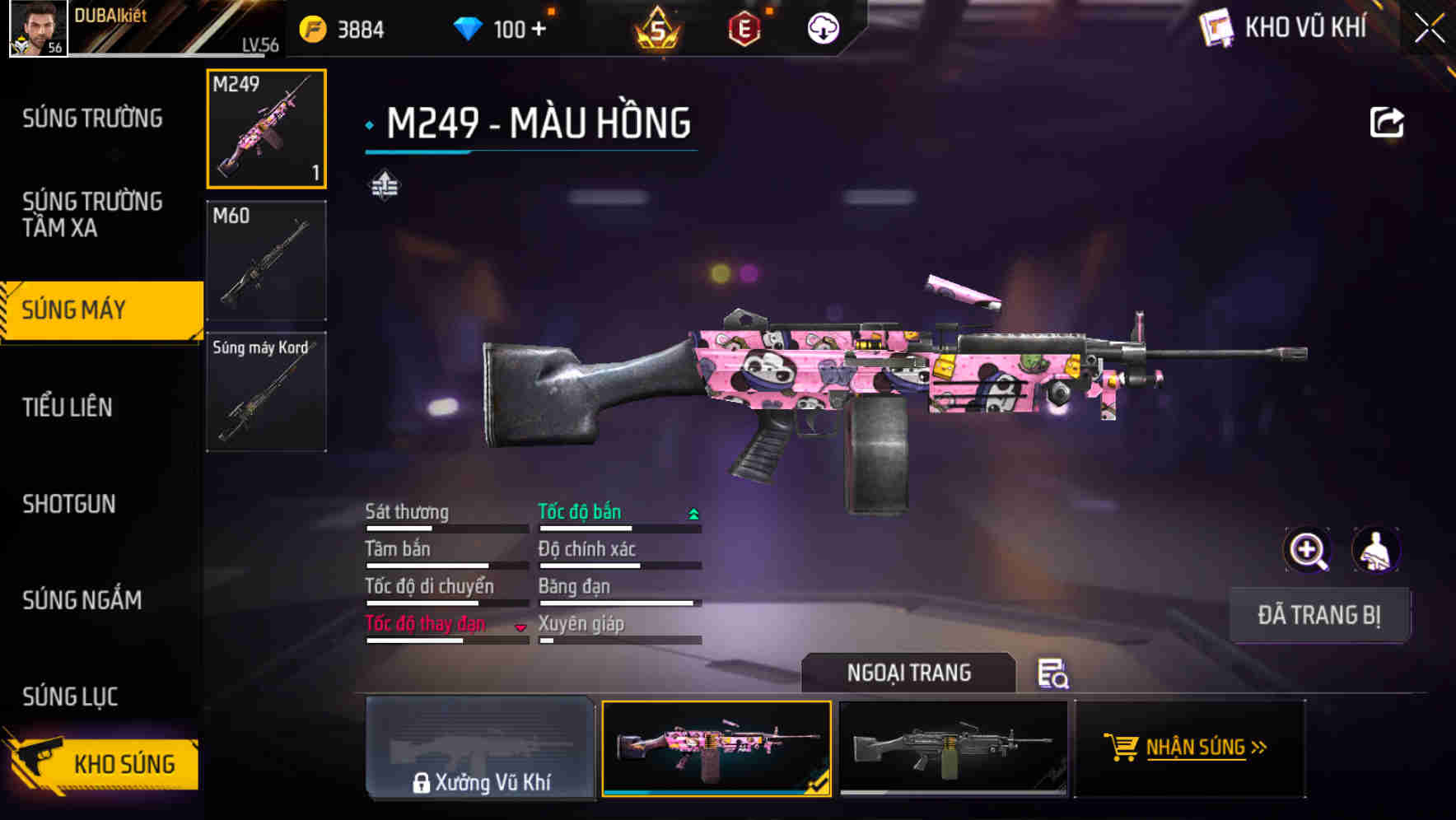This screenshot has width=1456, height=820.
Task: Open the rank badge showing number 5
Action: [x=657, y=31]
